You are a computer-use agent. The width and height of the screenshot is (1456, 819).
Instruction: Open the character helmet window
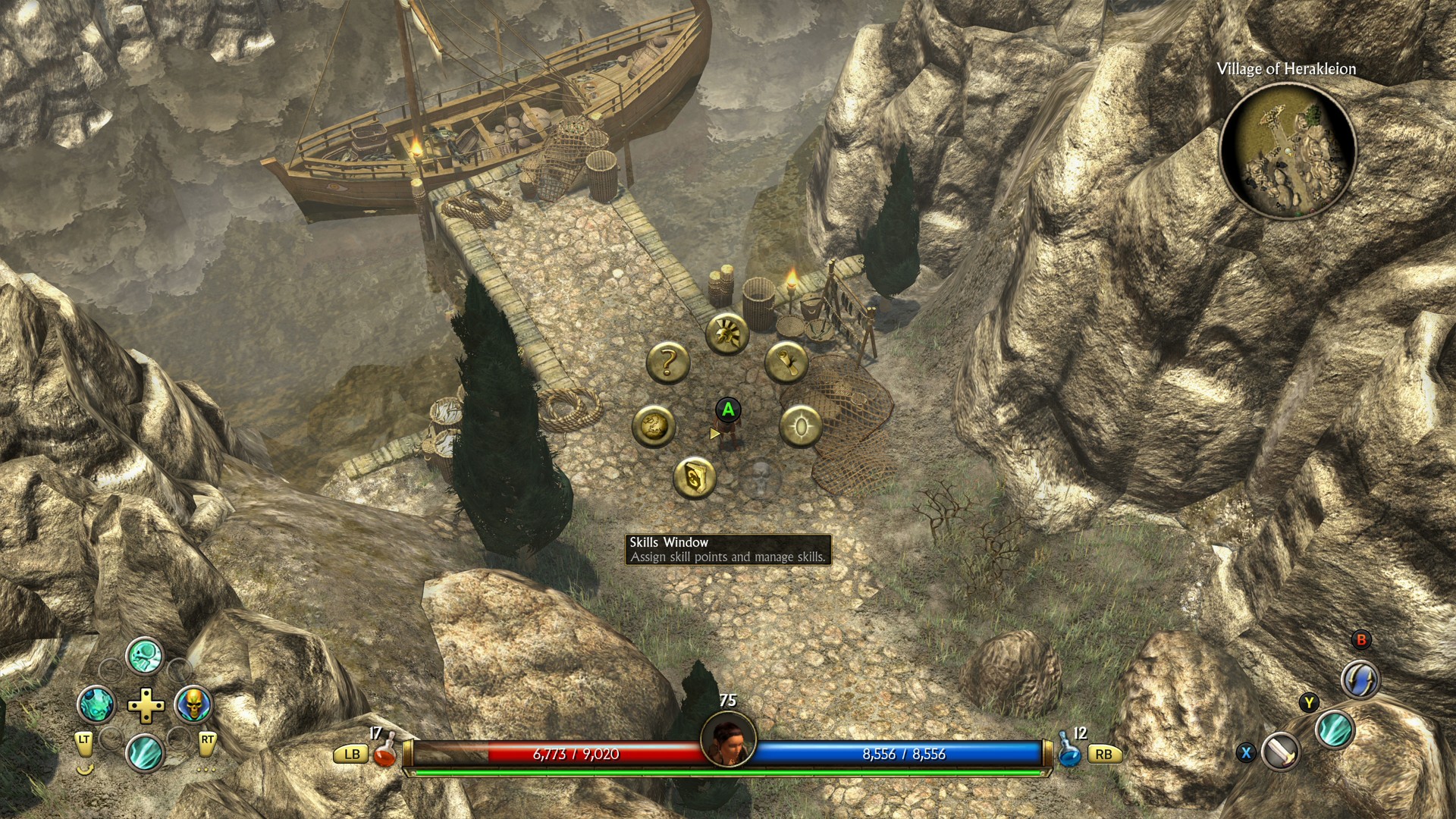727,332
